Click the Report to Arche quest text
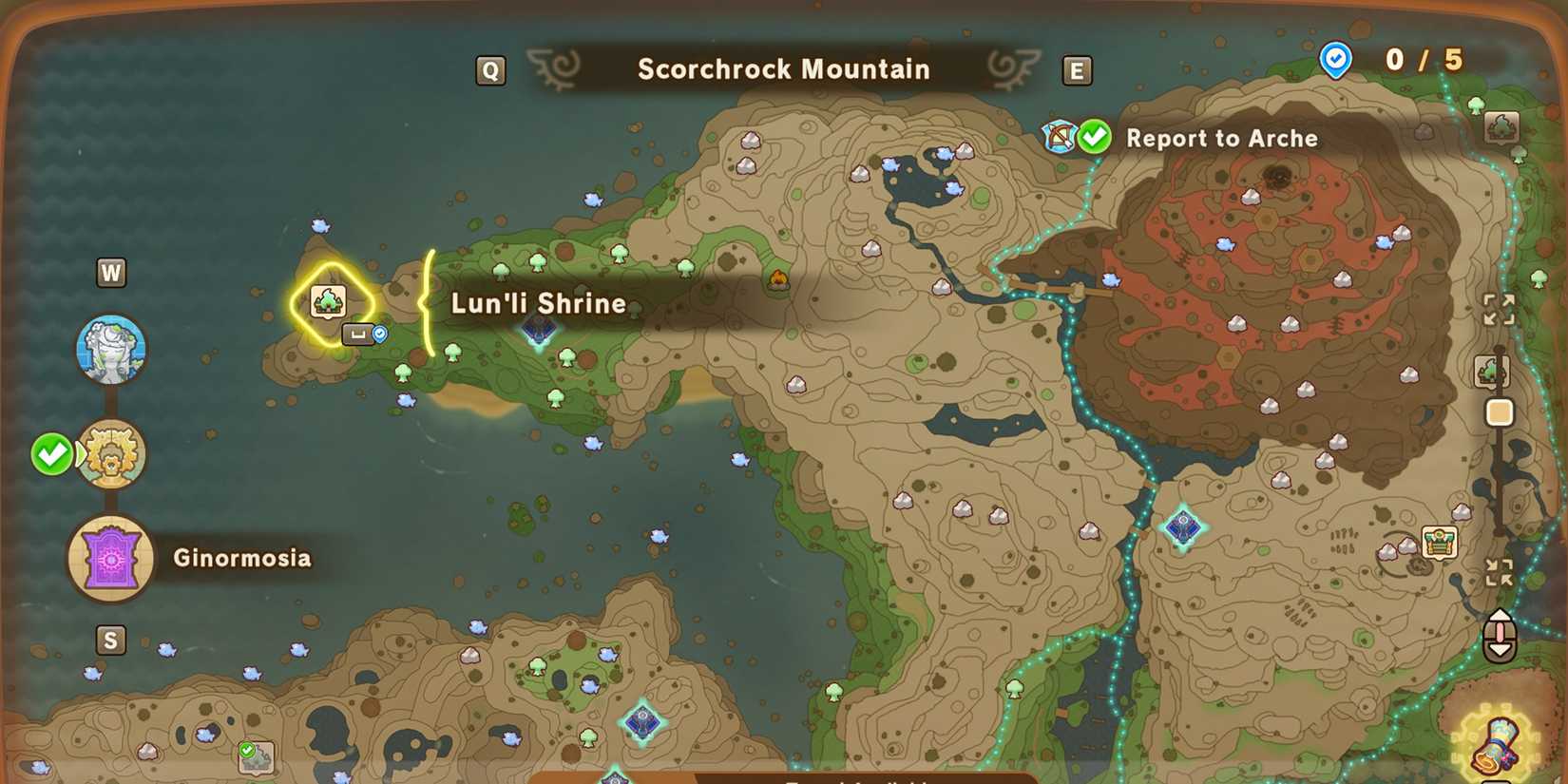This screenshot has height=784, width=1568. (1222, 139)
